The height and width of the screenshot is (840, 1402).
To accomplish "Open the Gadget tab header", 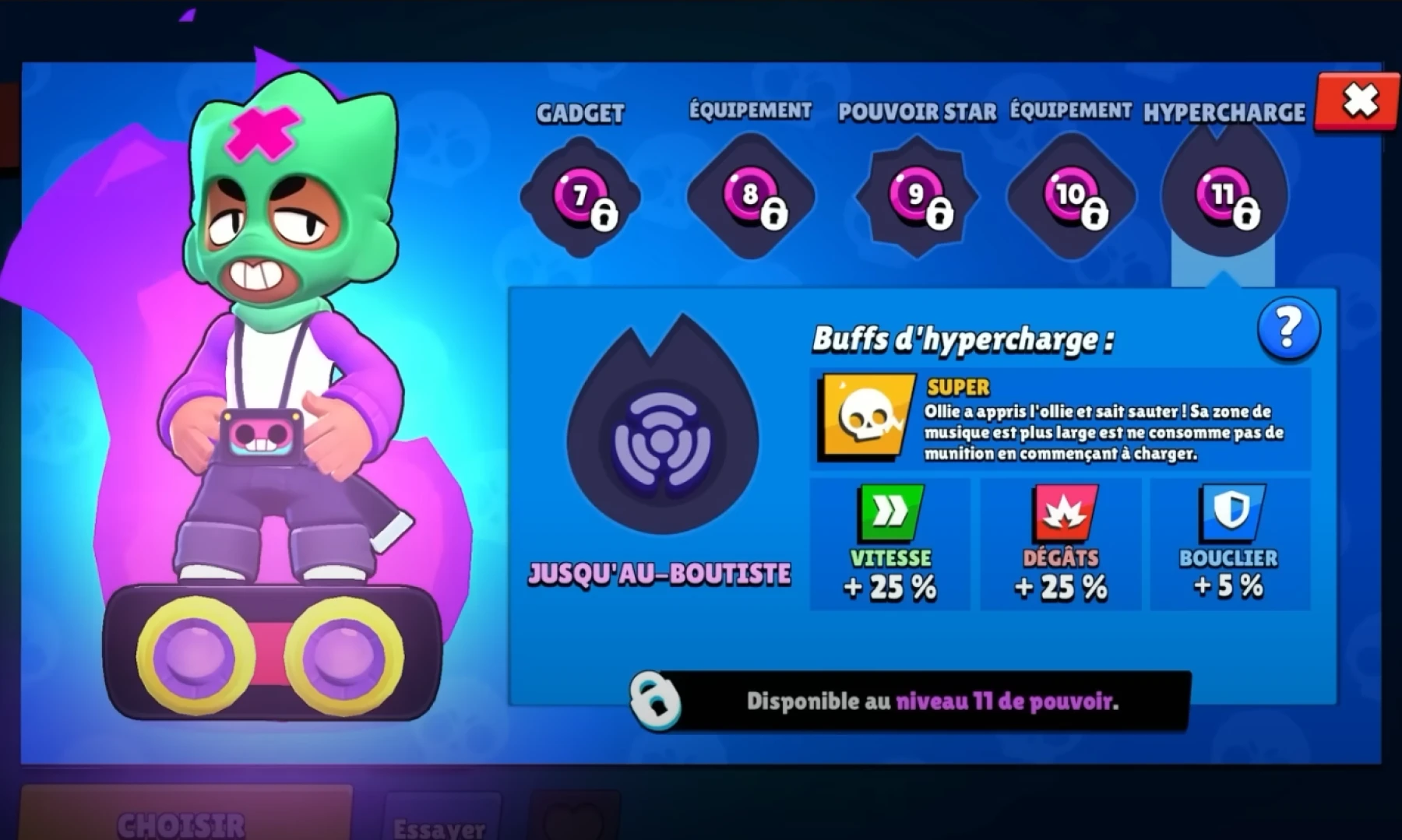I will (579, 113).
